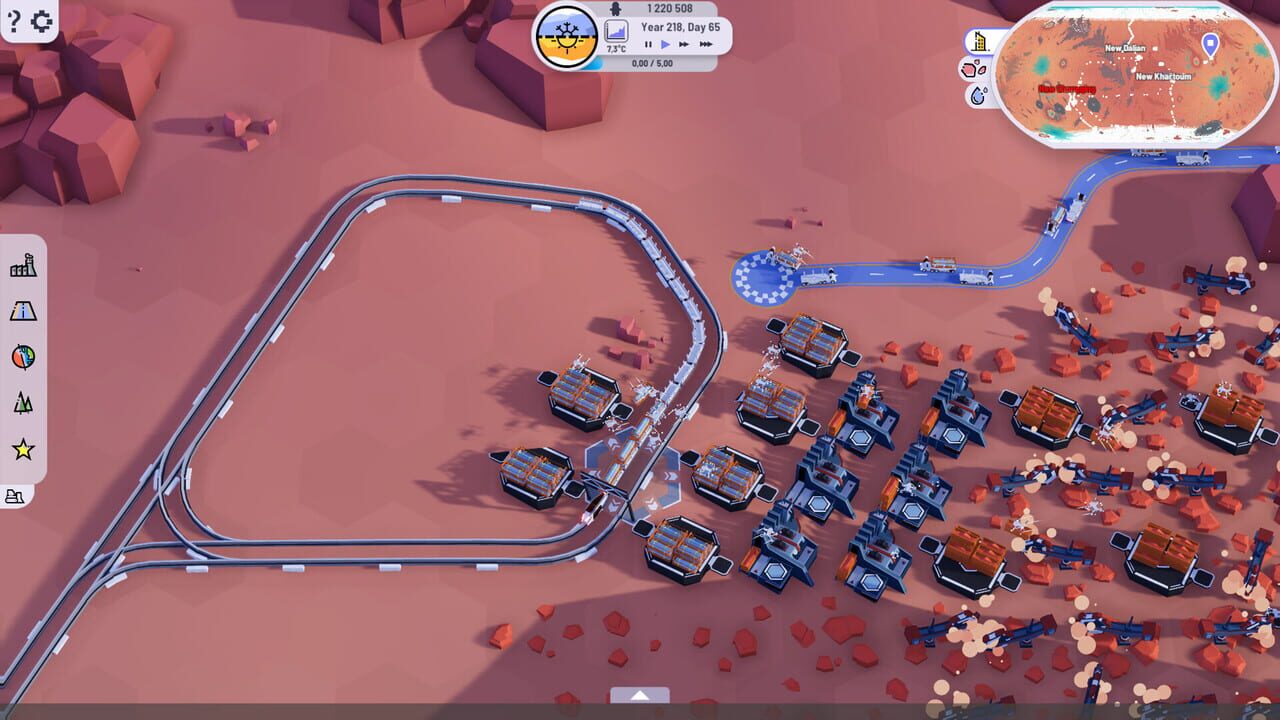The width and height of the screenshot is (1280, 720).
Task: Open the nature and trees tool
Action: click(x=22, y=403)
